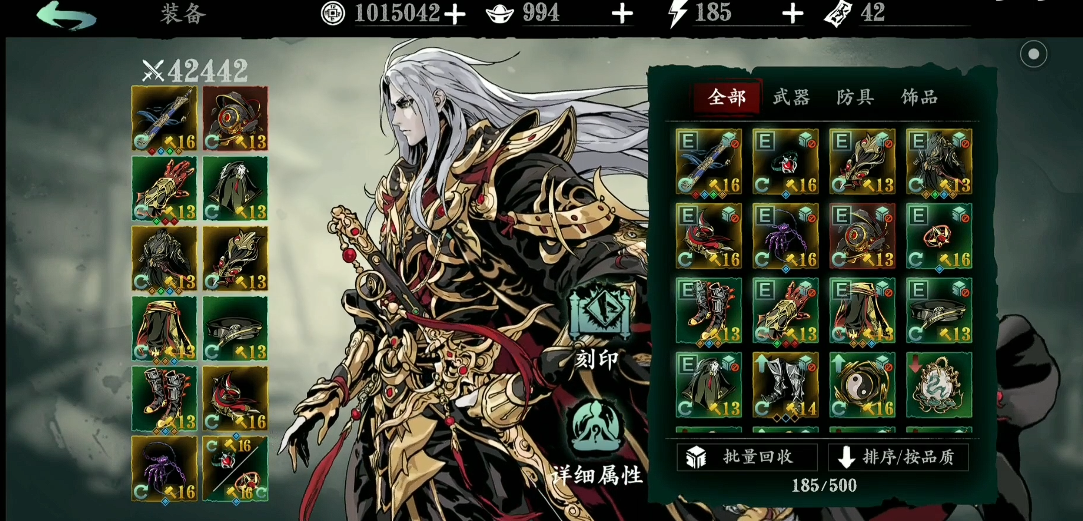The width and height of the screenshot is (1083, 521).
Task: Select the yin-yang accessory in inventory
Action: tap(862, 385)
